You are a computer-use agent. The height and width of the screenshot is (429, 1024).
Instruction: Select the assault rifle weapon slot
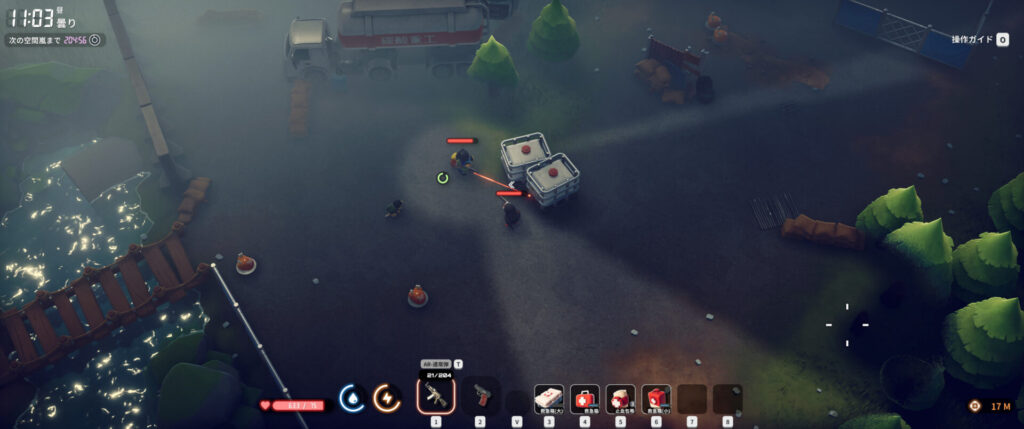[x=436, y=397]
